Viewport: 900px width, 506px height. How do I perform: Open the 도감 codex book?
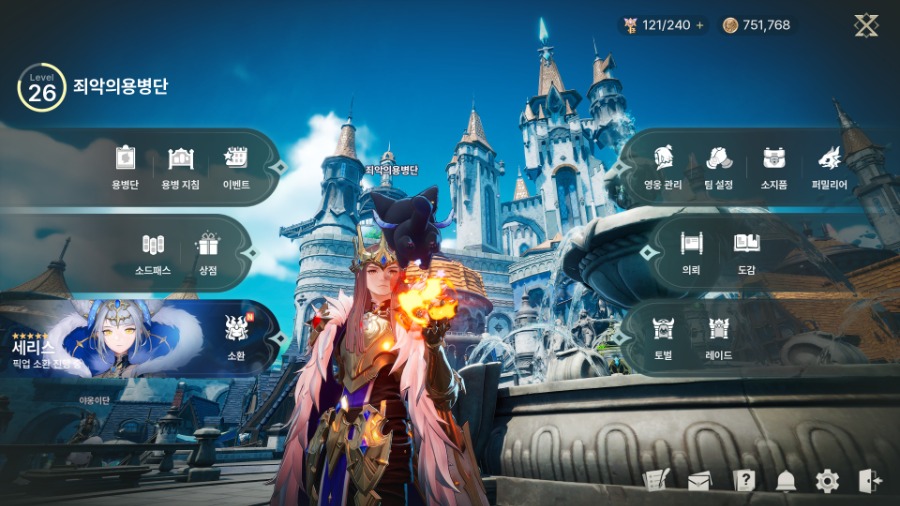(746, 250)
